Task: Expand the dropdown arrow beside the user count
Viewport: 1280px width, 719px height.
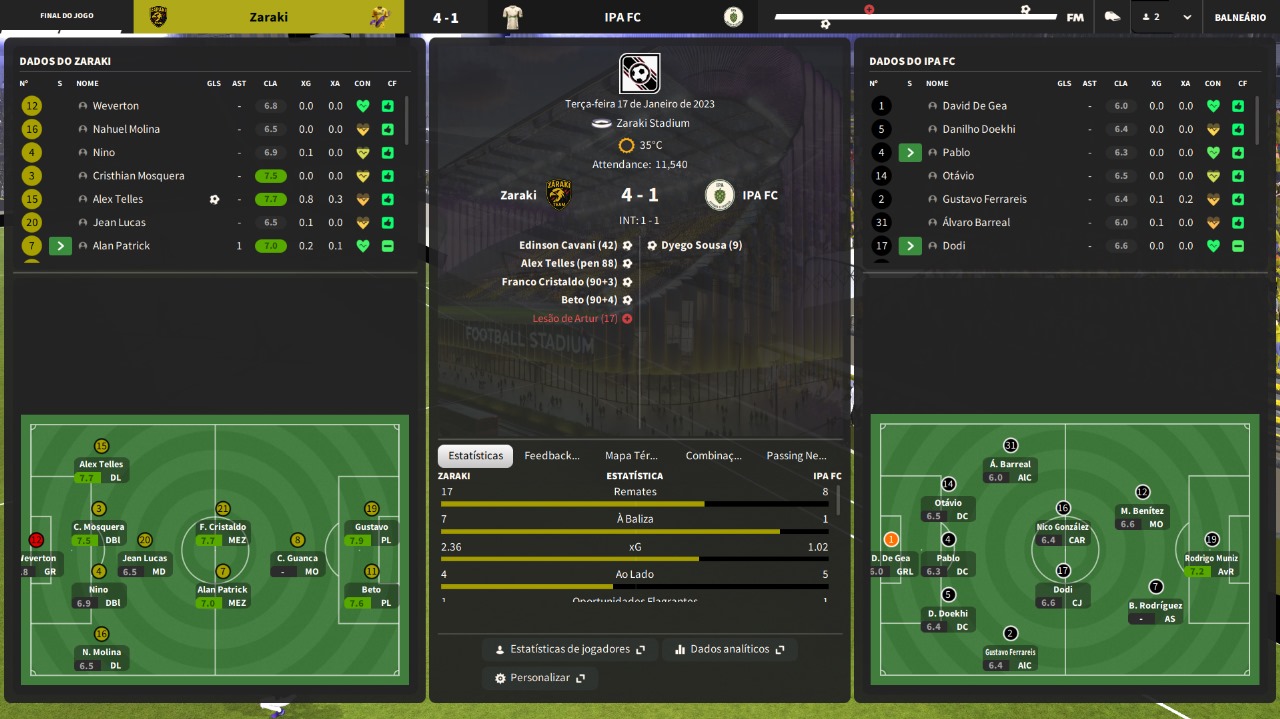Action: tap(1187, 17)
